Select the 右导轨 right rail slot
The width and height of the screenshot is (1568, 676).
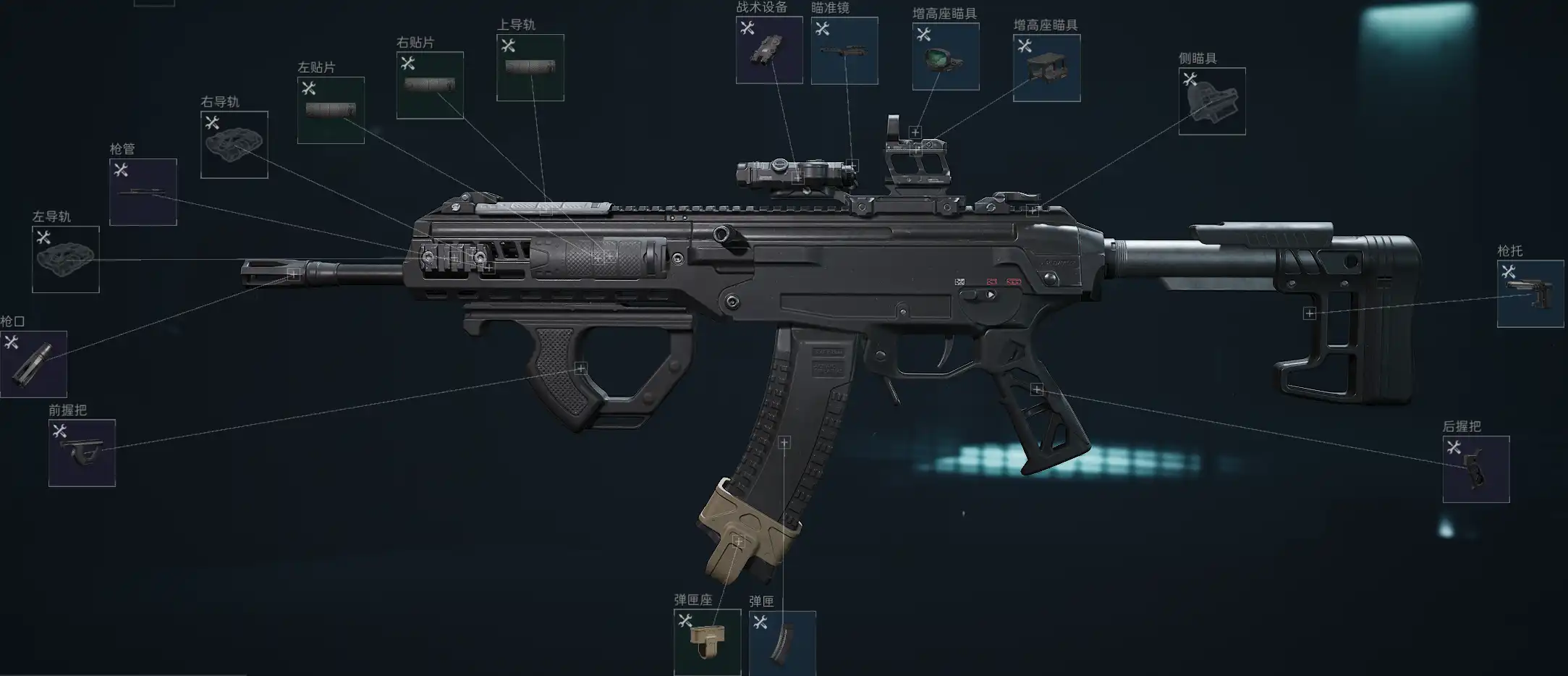click(234, 145)
